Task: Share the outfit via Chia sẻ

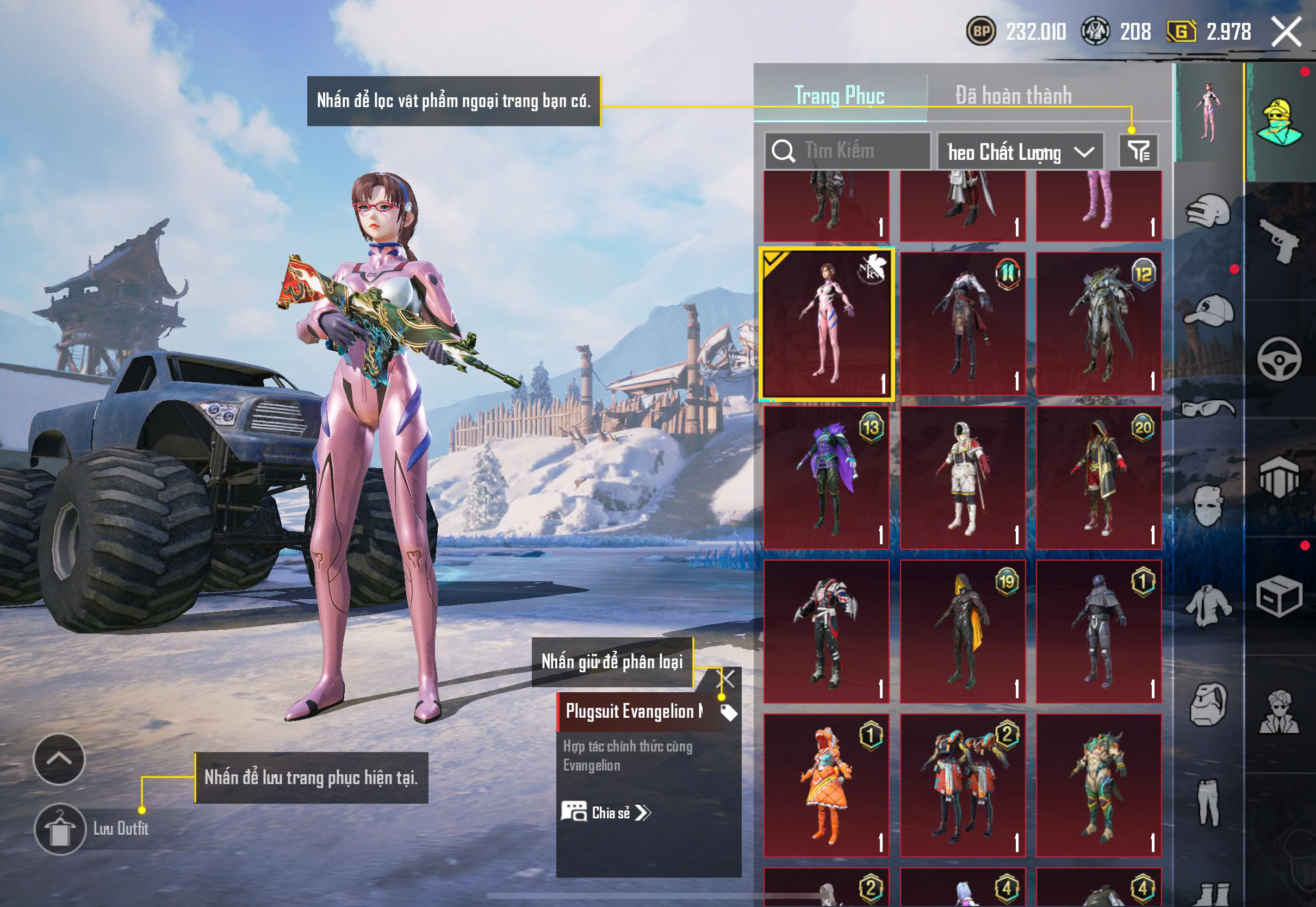Action: point(606,812)
